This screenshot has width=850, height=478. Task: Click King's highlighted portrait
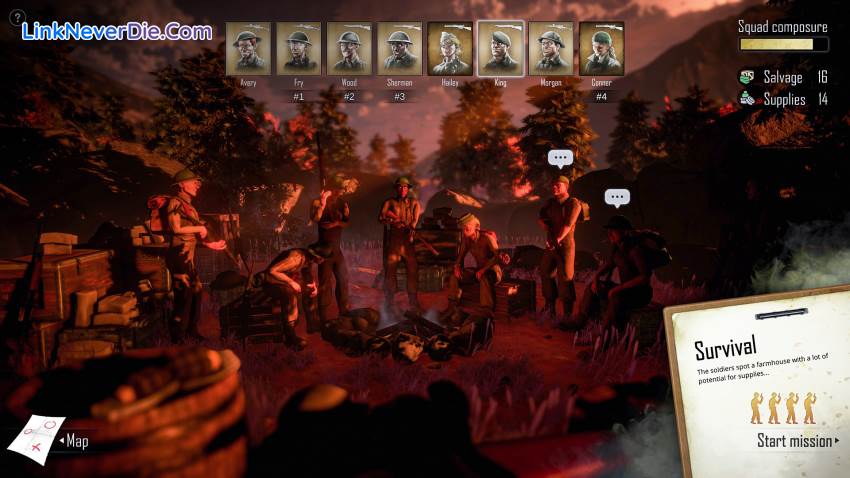[x=500, y=48]
